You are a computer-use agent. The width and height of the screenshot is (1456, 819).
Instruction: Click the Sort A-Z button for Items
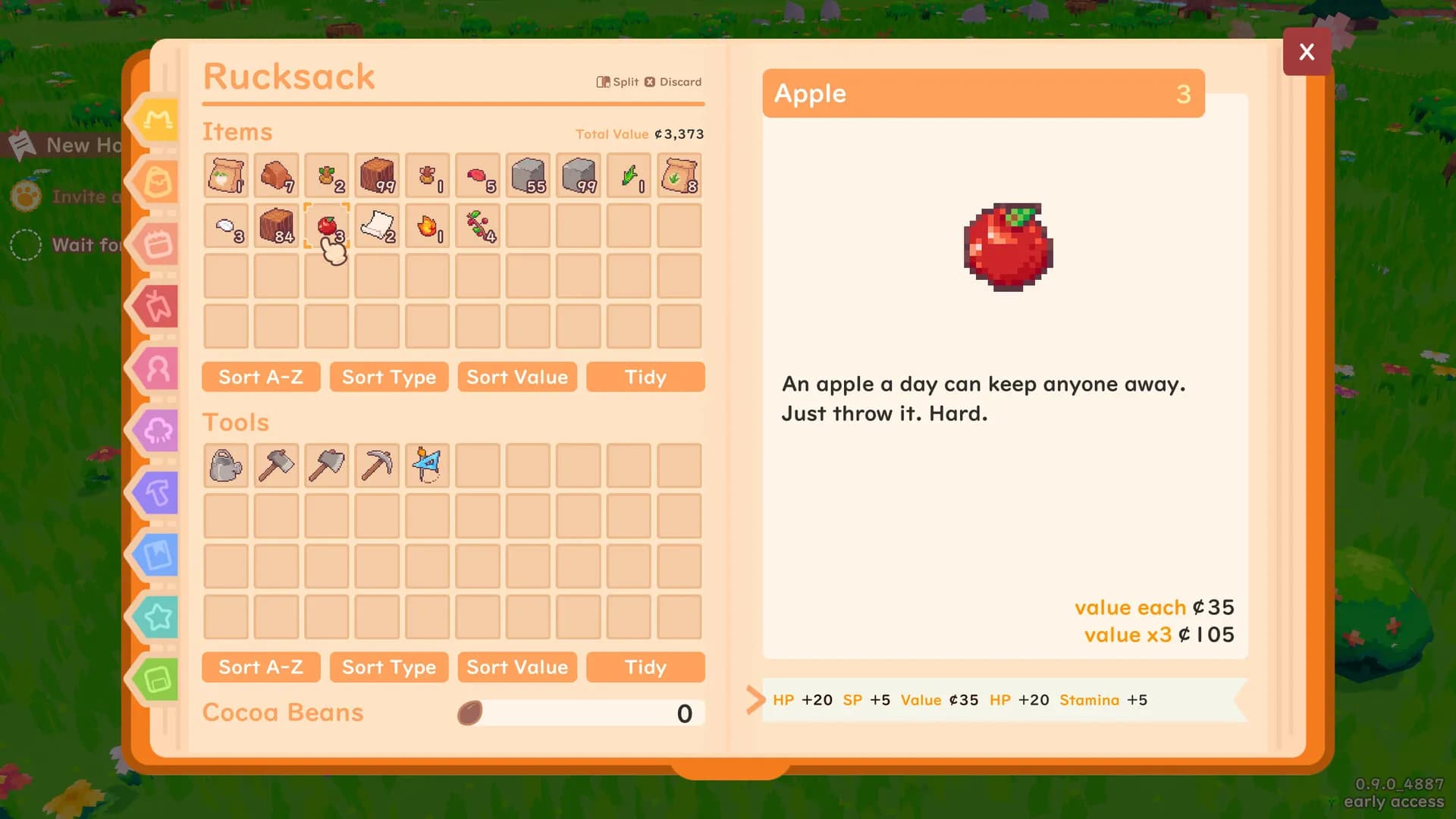tap(261, 377)
